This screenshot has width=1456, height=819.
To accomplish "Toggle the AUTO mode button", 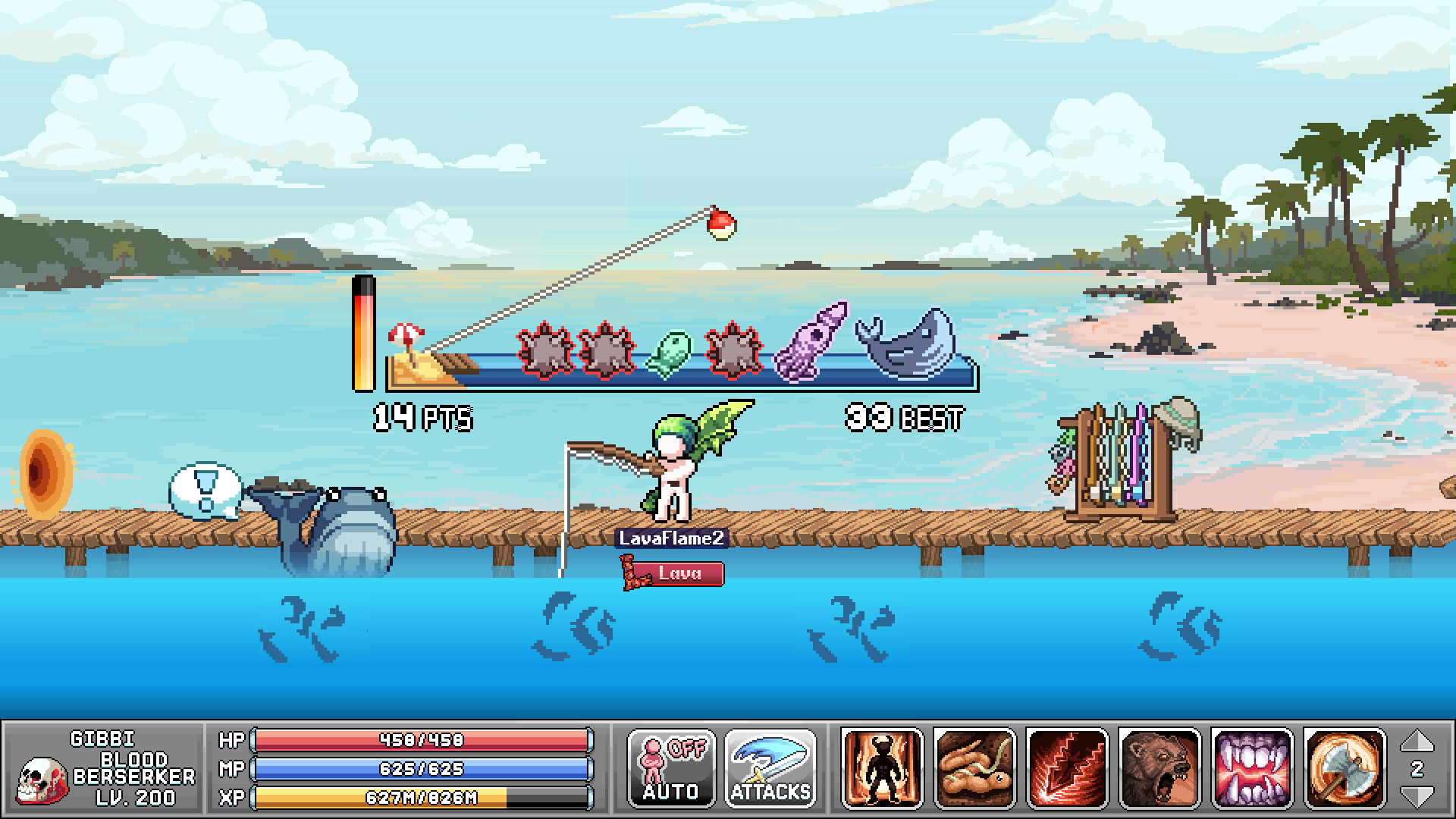I will [671, 769].
